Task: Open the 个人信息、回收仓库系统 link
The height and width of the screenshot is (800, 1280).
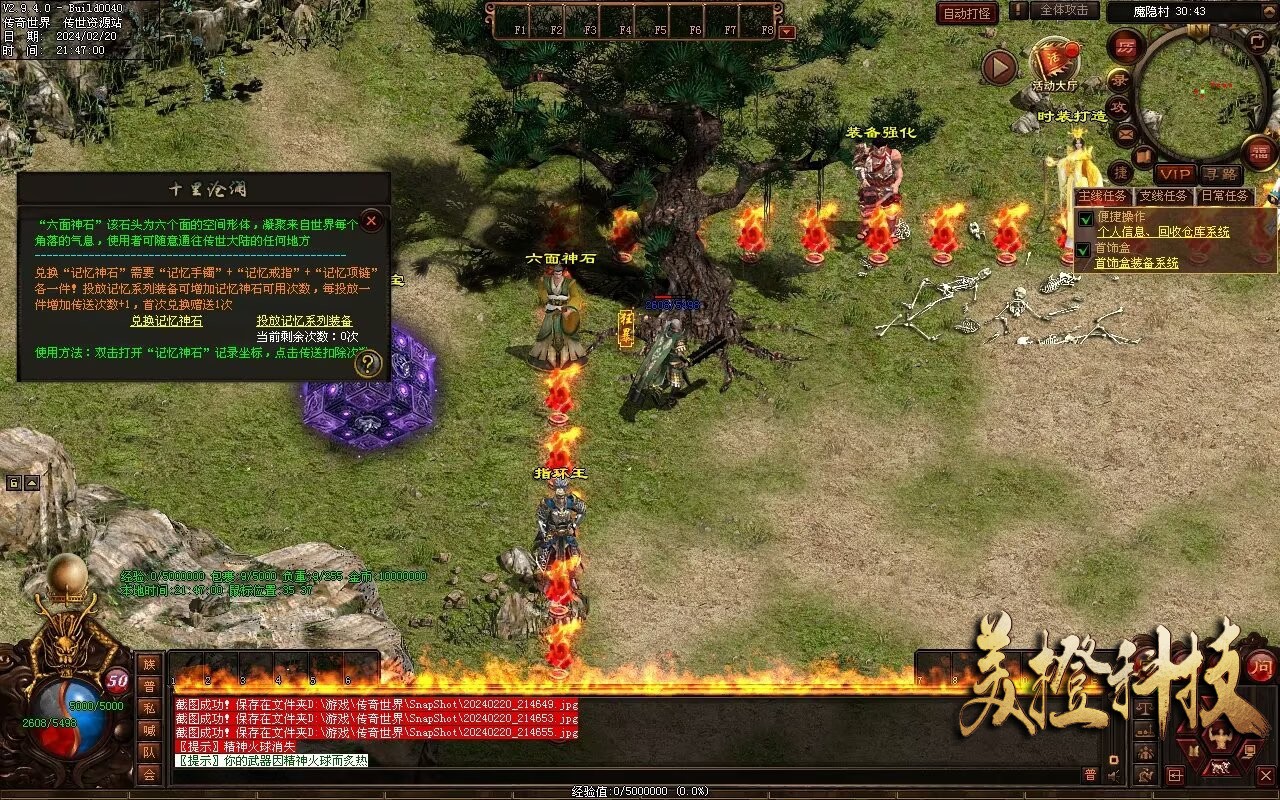Action: click(x=1163, y=232)
